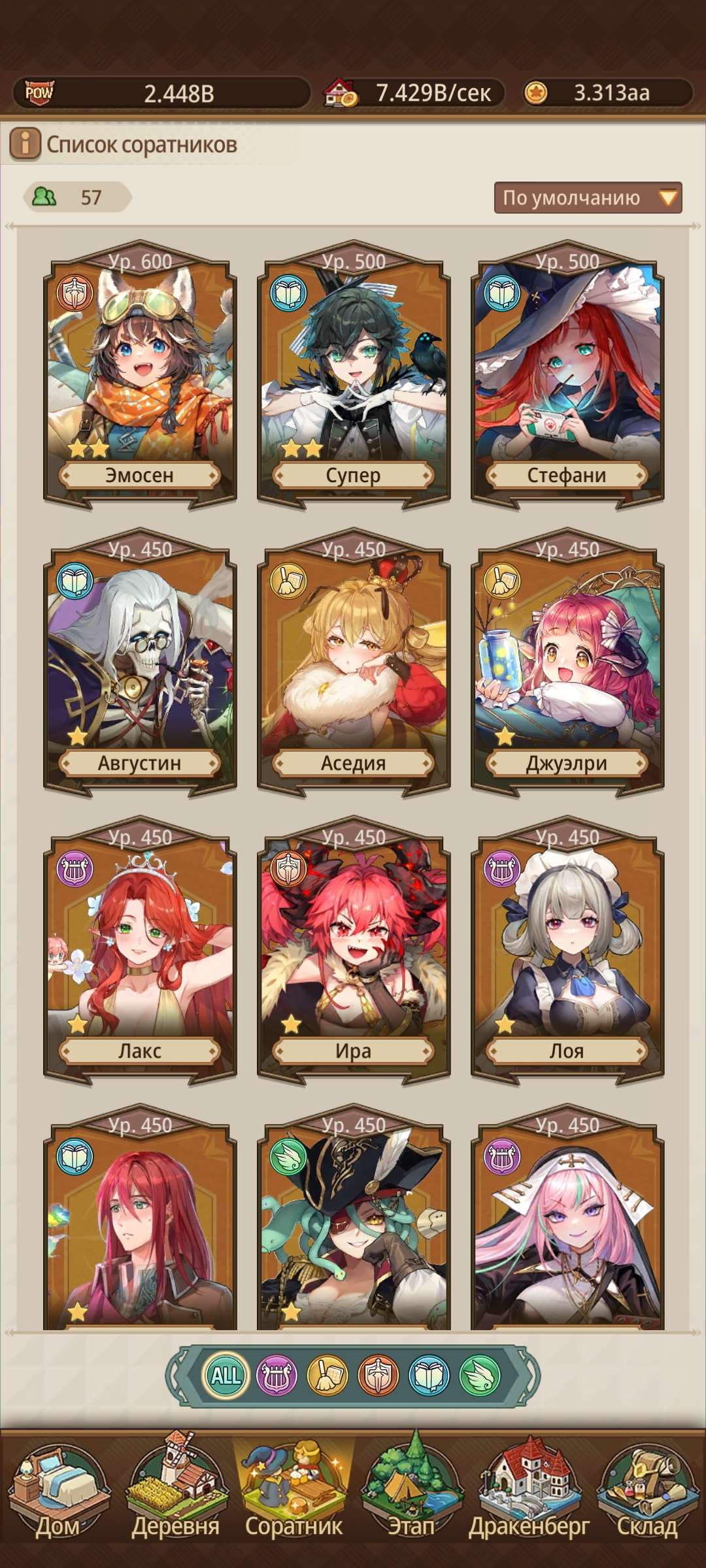Filter companions by green wing class
Screen dimensions: 706x1568
480,1375
